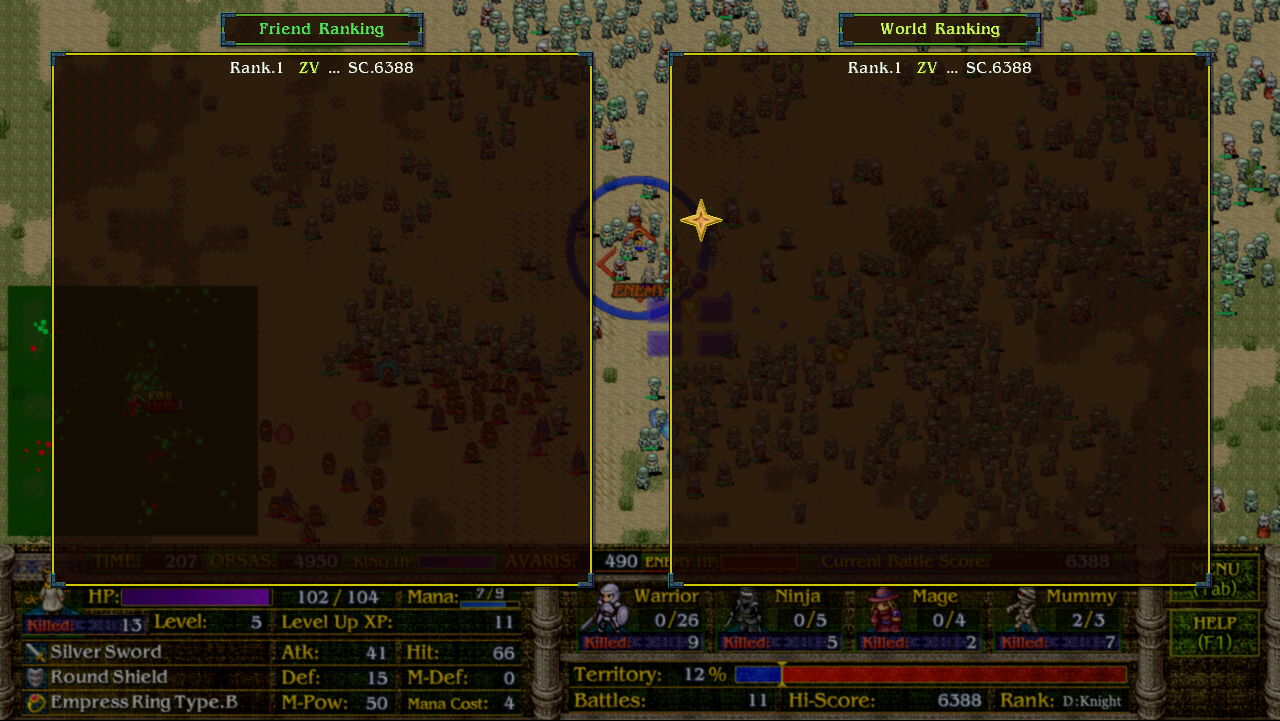Switch to the Friend Ranking tab
The width and height of the screenshot is (1280, 721).
click(x=321, y=28)
